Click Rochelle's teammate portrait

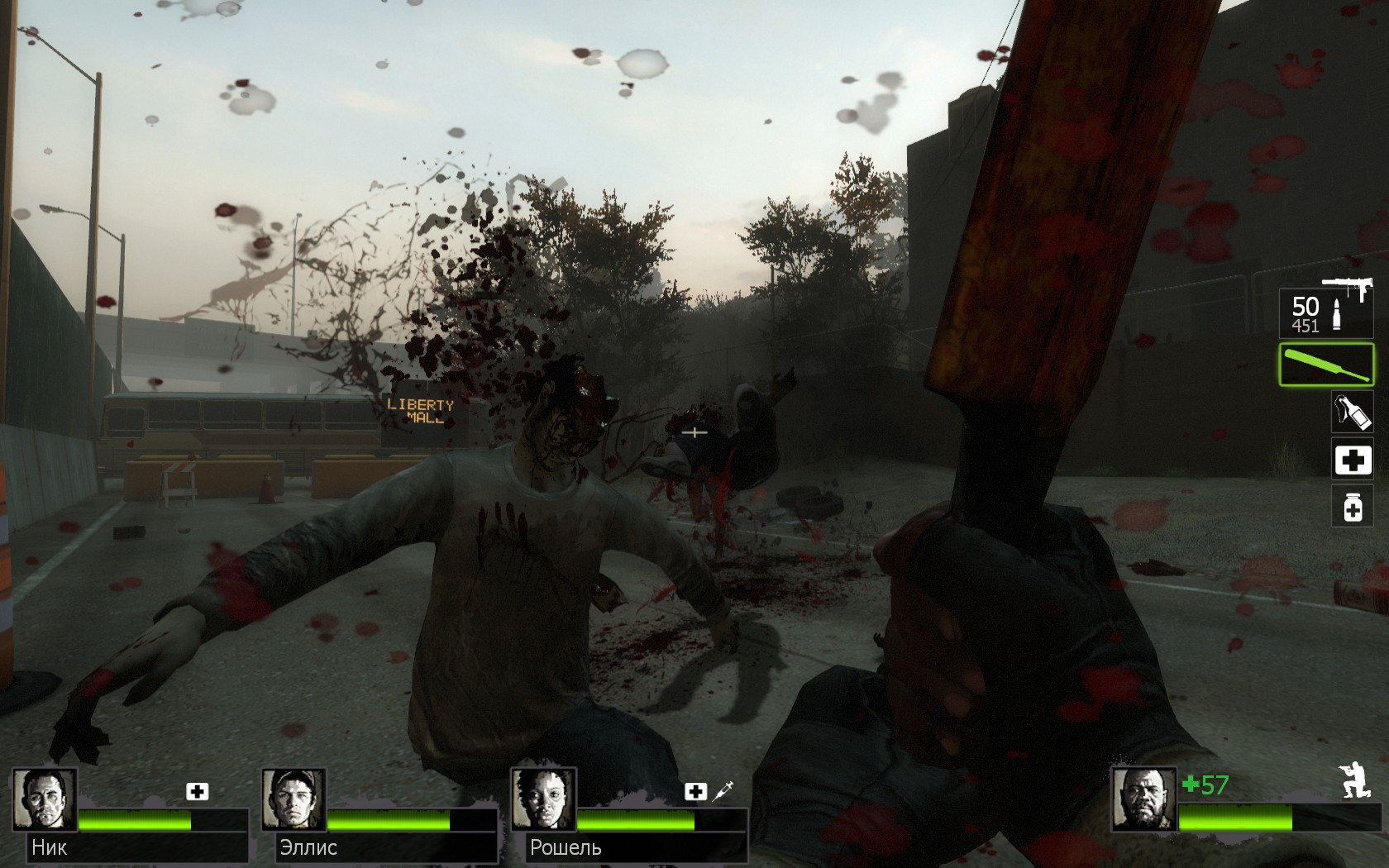click(x=543, y=799)
